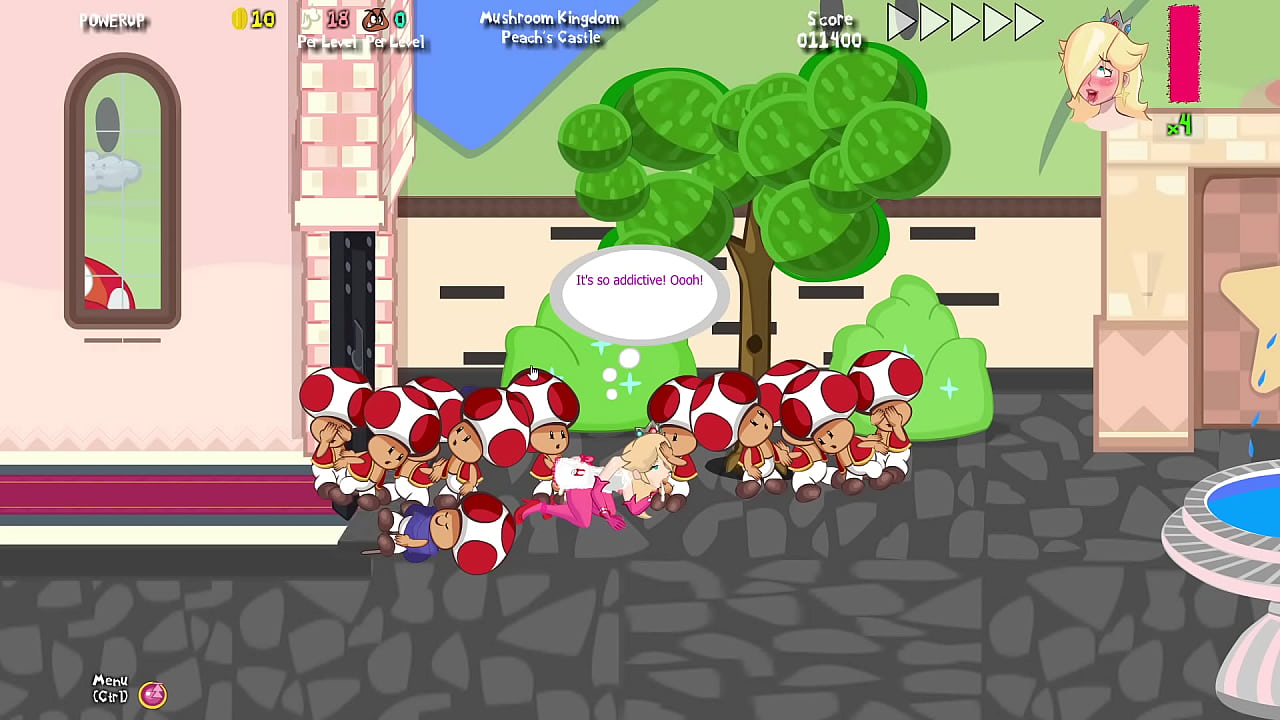The width and height of the screenshot is (1280, 720).
Task: Select the Mushroom Kingdom Peach's Castle title
Action: (x=549, y=27)
